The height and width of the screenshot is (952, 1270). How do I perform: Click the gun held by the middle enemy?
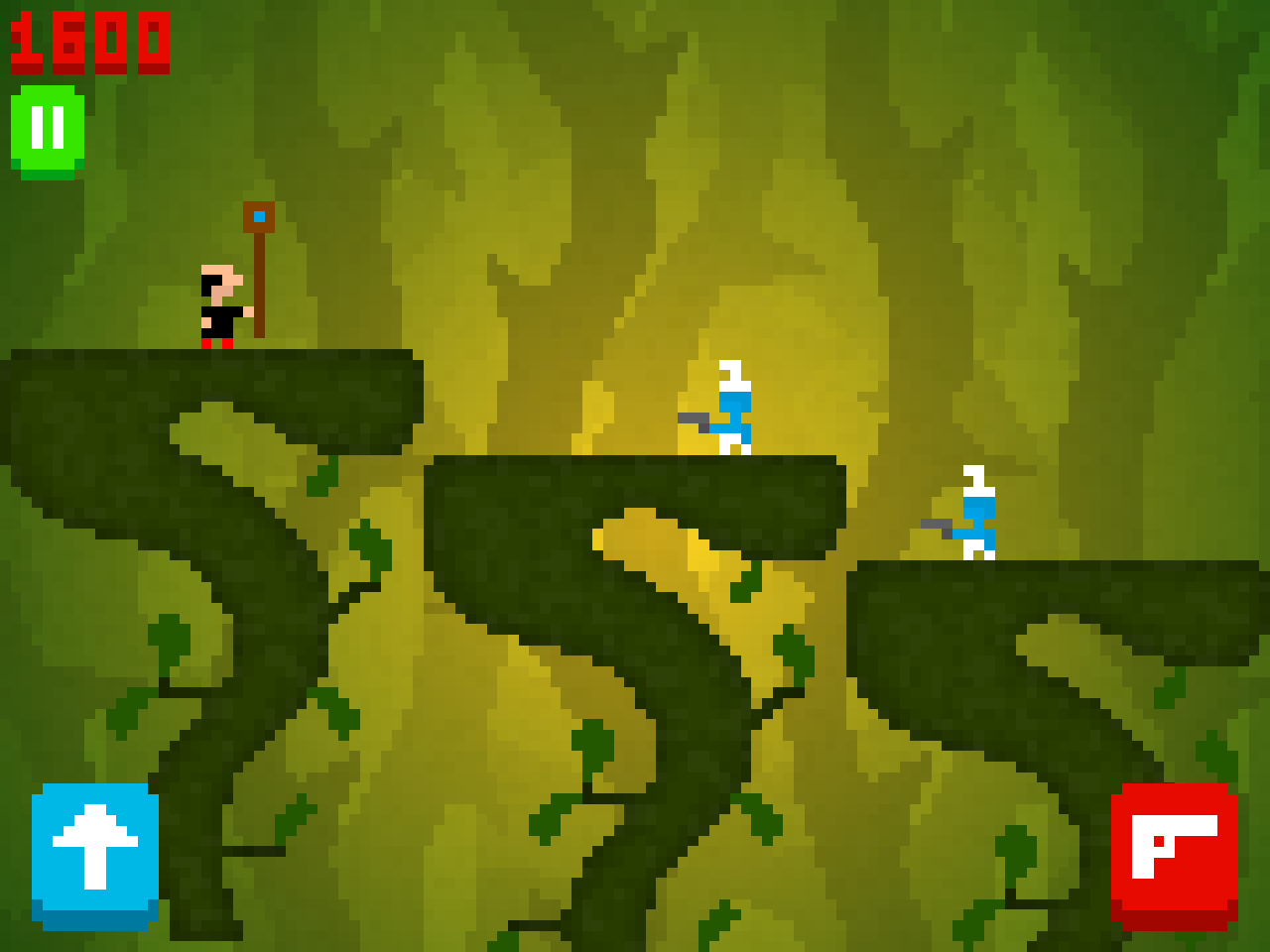[x=695, y=421]
